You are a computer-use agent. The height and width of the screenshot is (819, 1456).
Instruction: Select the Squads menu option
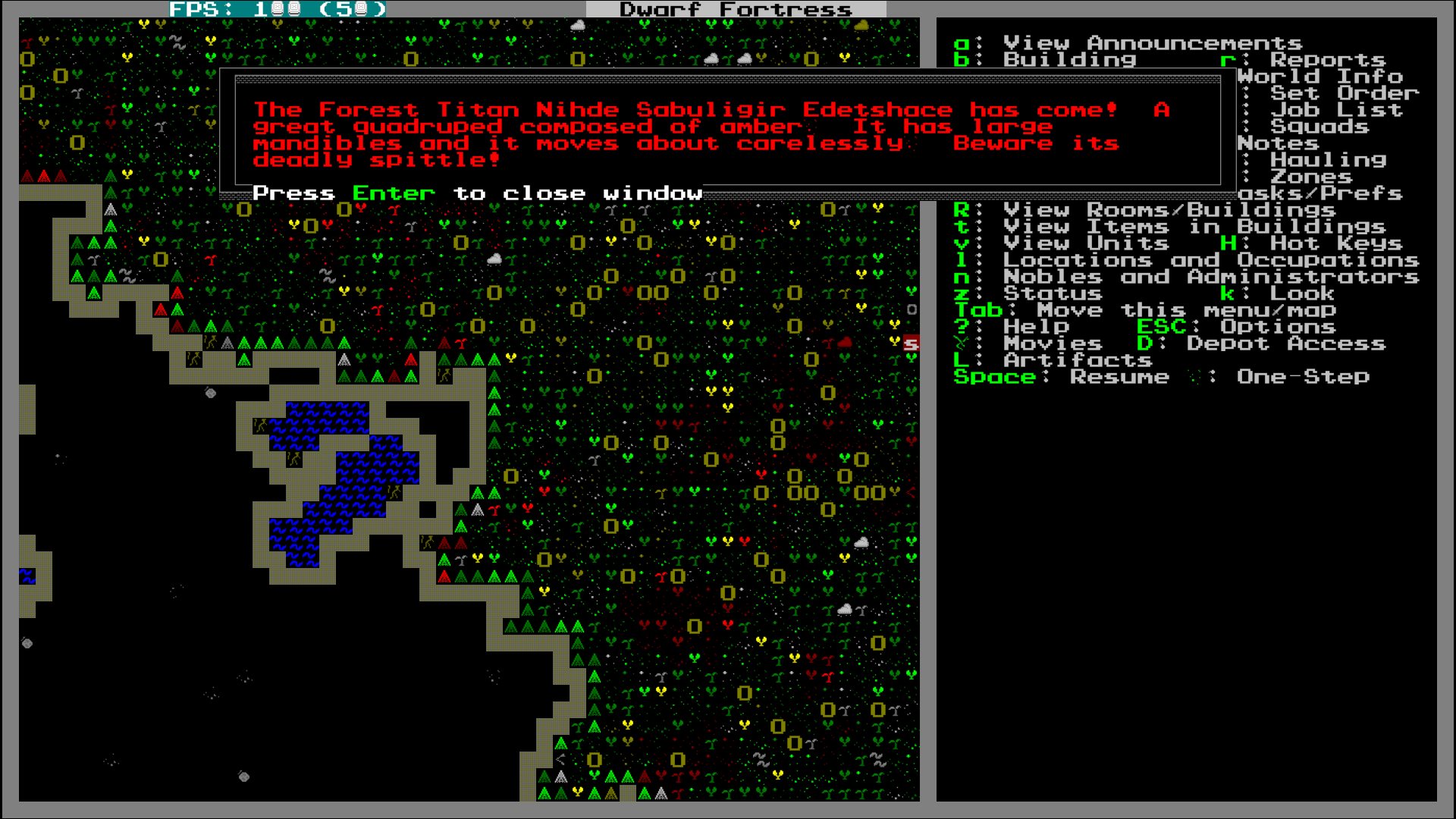[x=1319, y=127]
